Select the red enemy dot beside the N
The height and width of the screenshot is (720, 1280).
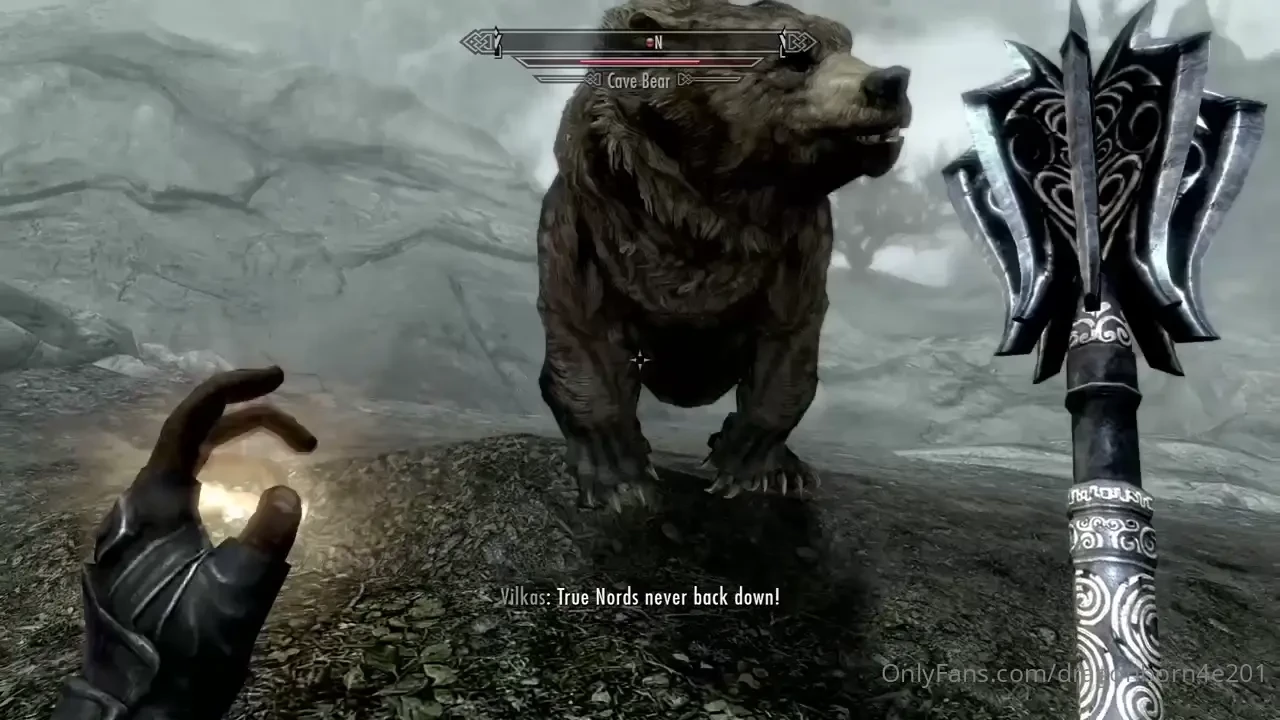[648, 42]
